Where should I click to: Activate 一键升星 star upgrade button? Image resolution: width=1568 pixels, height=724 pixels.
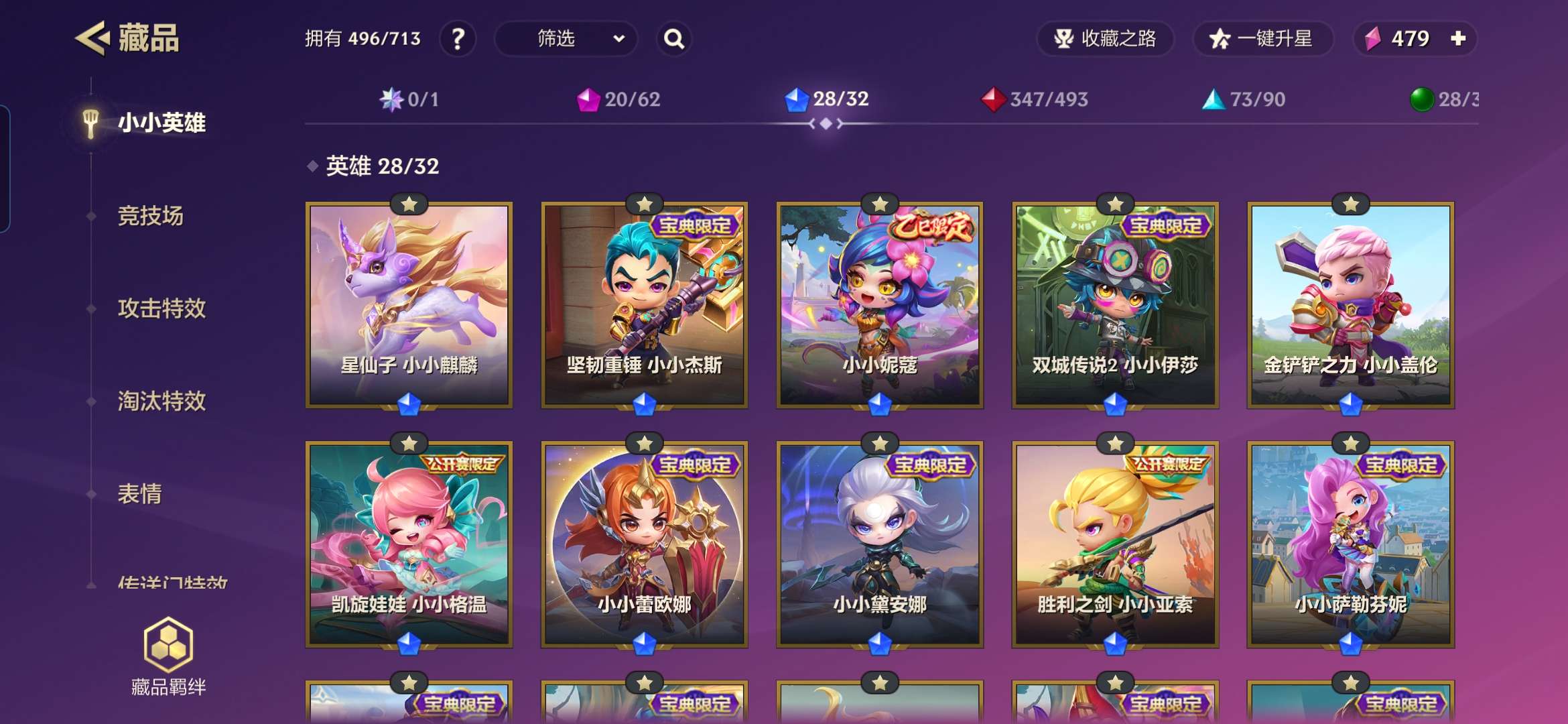tap(1262, 39)
